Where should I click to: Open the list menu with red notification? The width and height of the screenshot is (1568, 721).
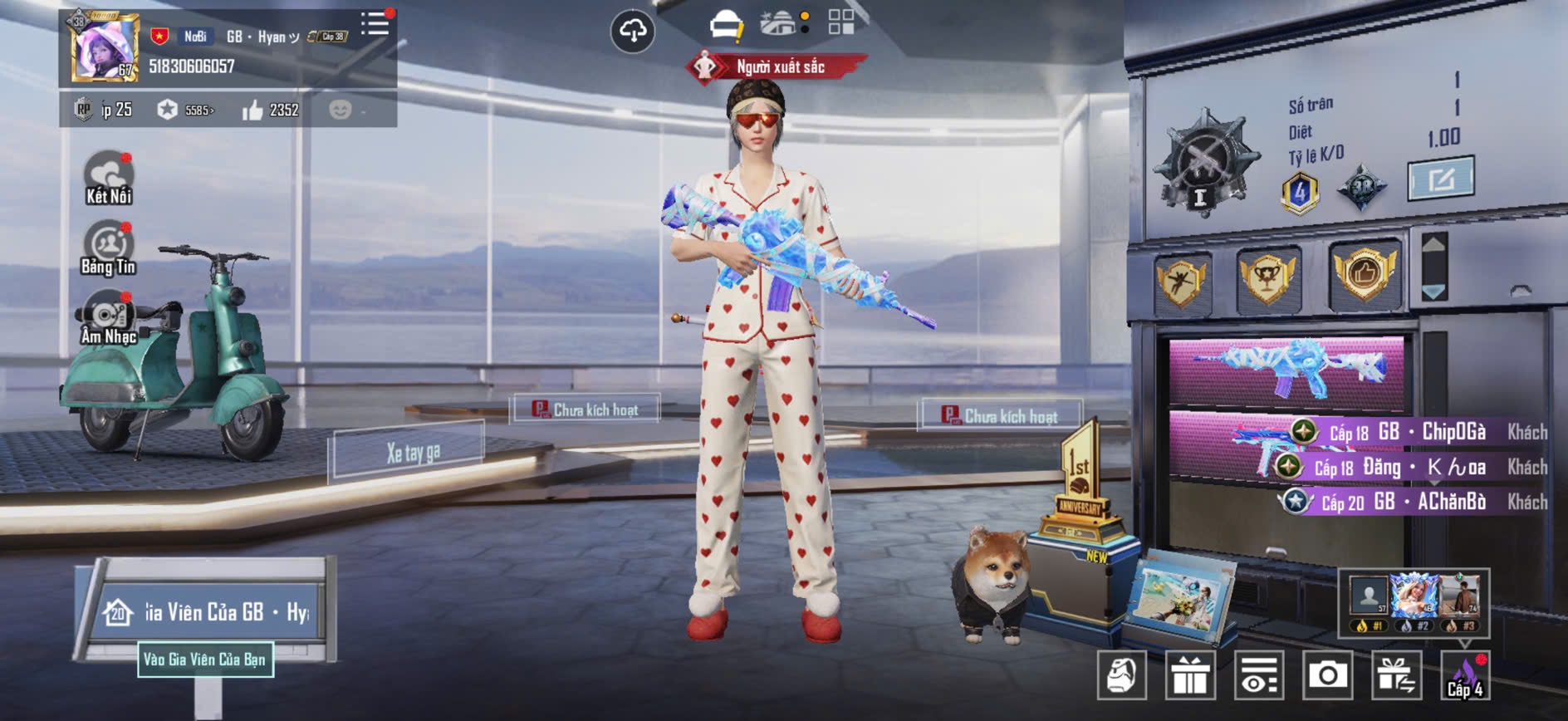[x=375, y=23]
